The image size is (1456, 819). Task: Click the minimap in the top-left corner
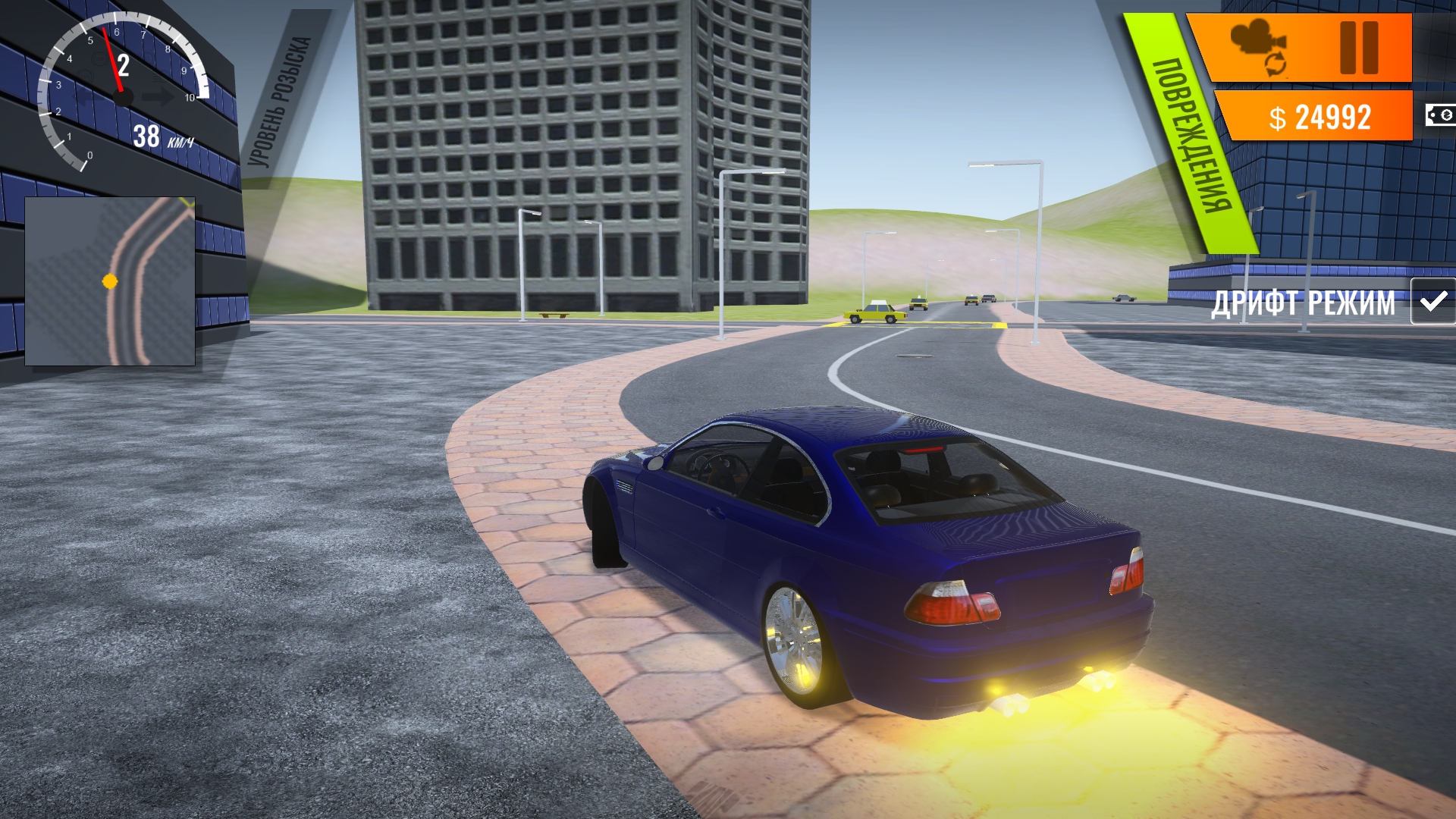pos(111,281)
